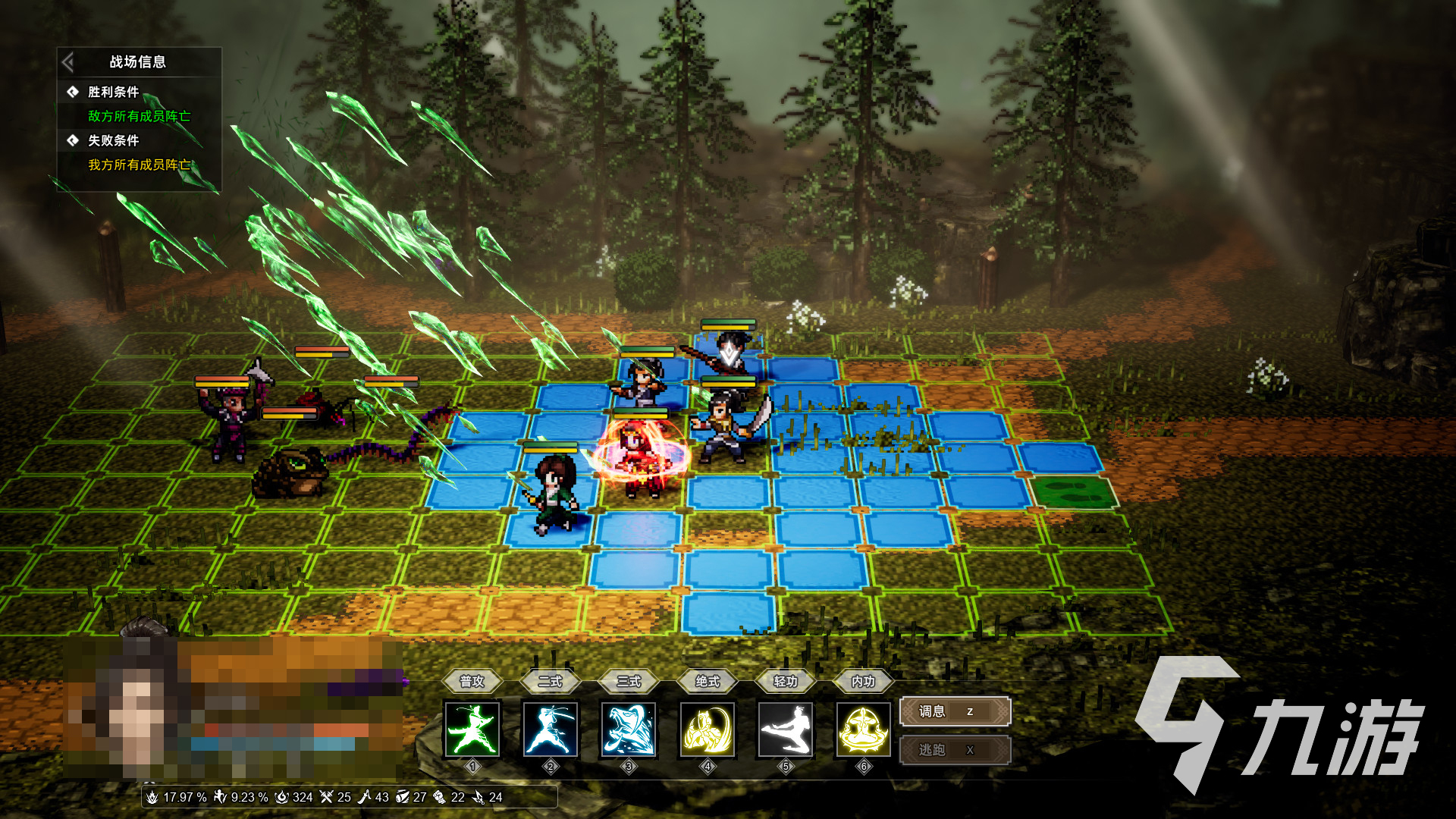Open the blurred character portrait panel

pyautogui.click(x=231, y=709)
